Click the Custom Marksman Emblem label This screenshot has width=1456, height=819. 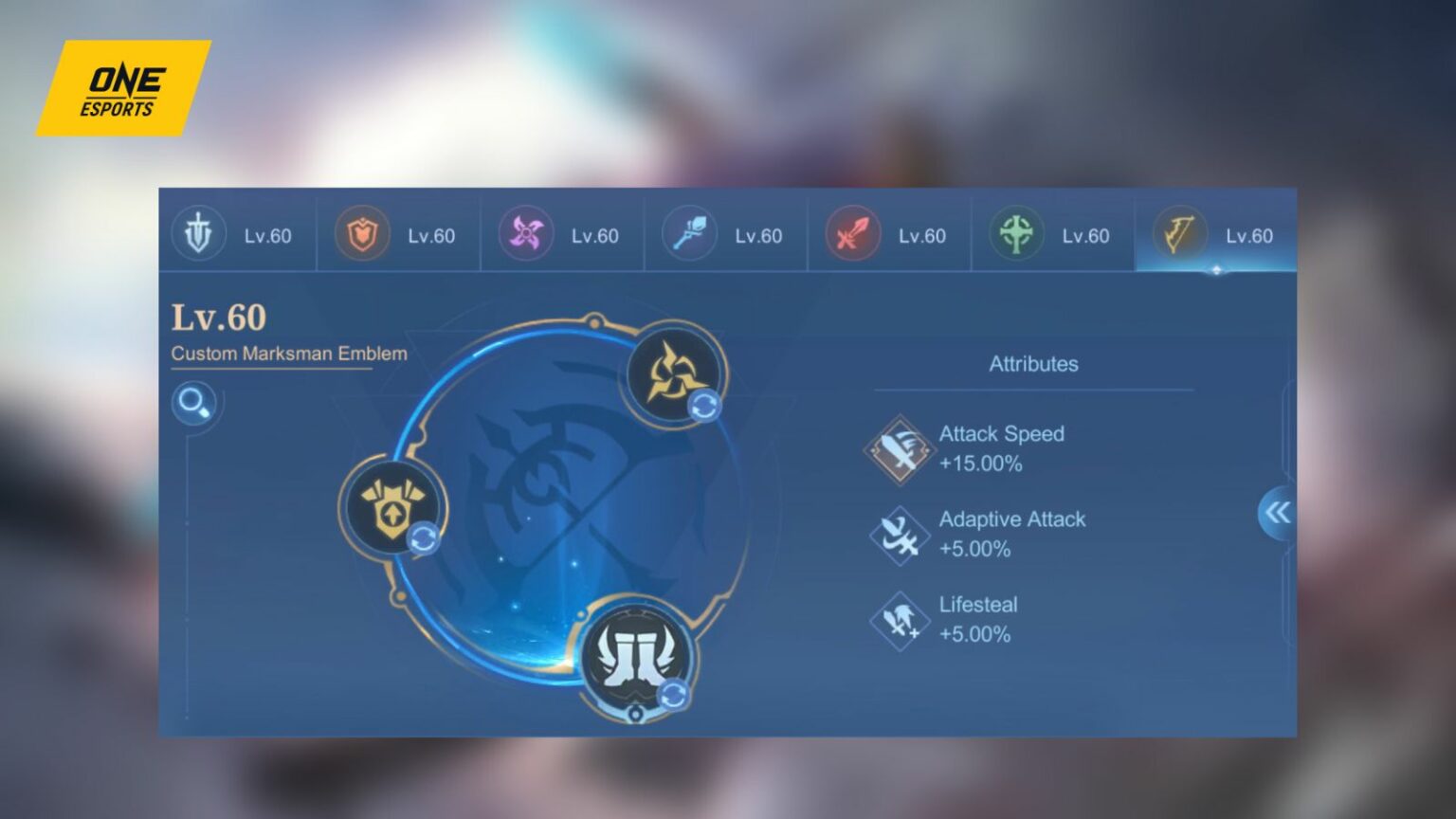coord(288,353)
